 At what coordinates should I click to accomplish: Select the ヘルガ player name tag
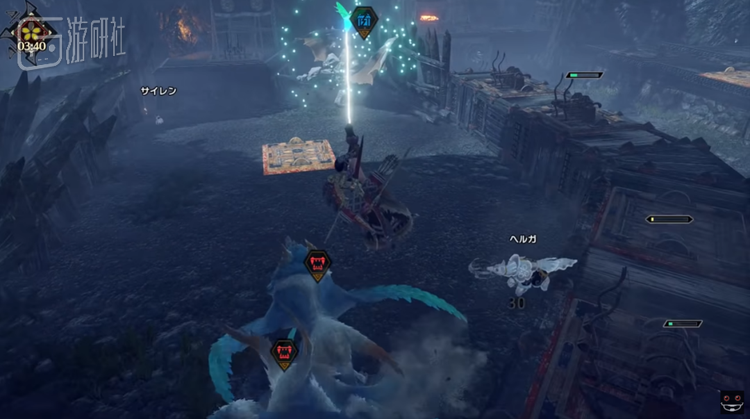[524, 239]
